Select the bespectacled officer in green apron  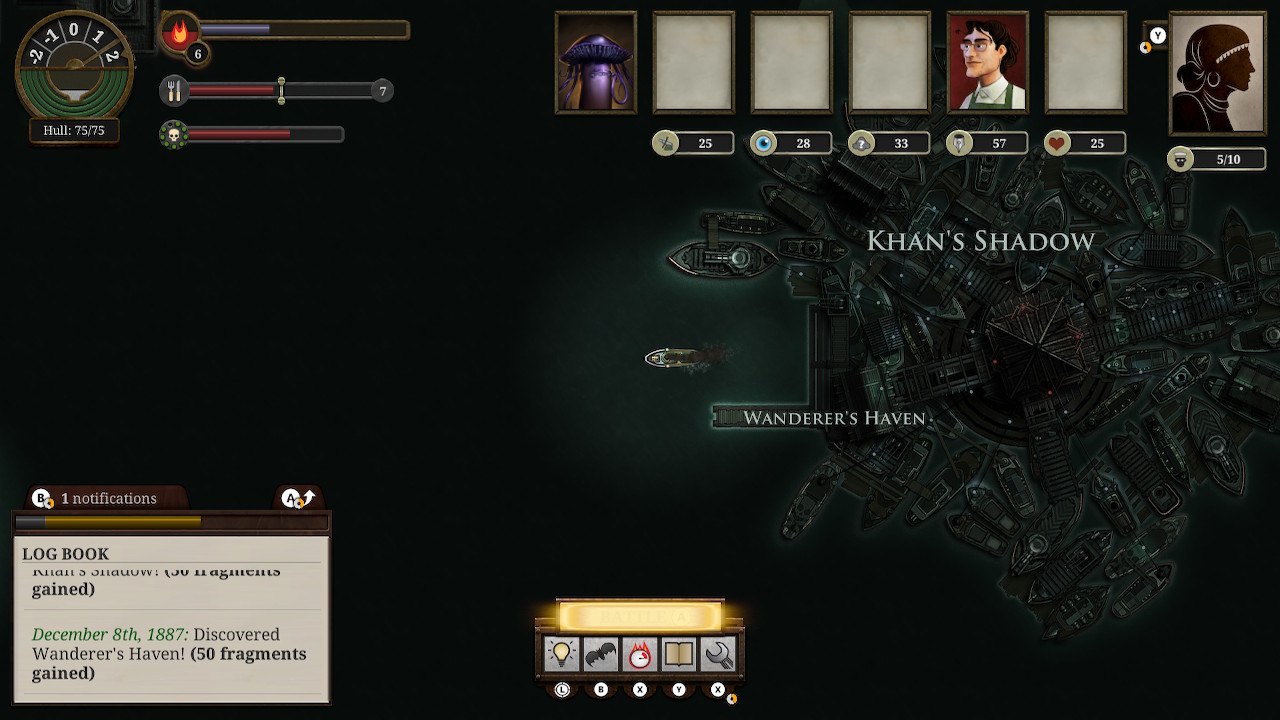point(988,62)
